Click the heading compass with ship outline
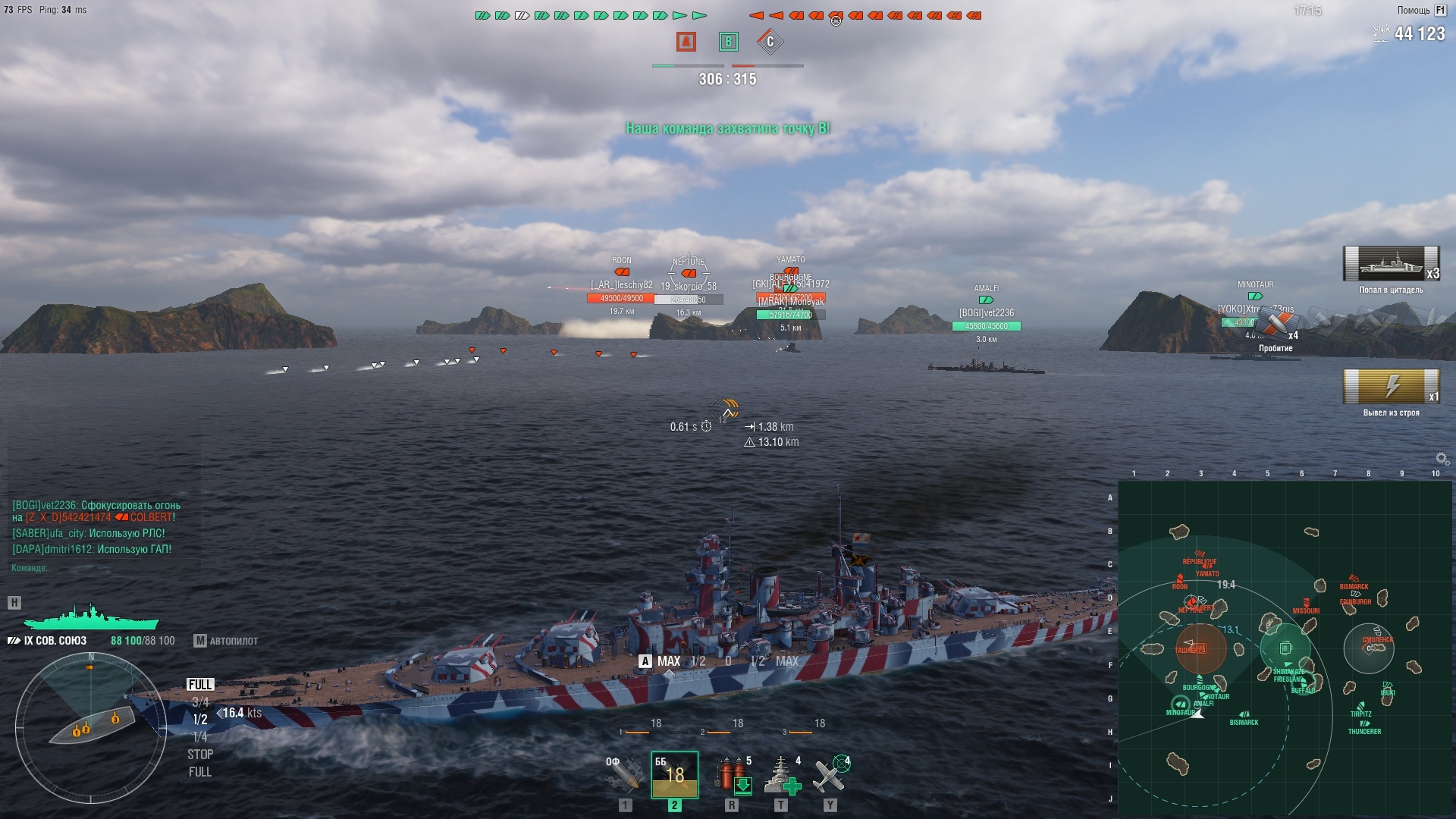Screen dimensions: 1456x819 click(x=90, y=728)
